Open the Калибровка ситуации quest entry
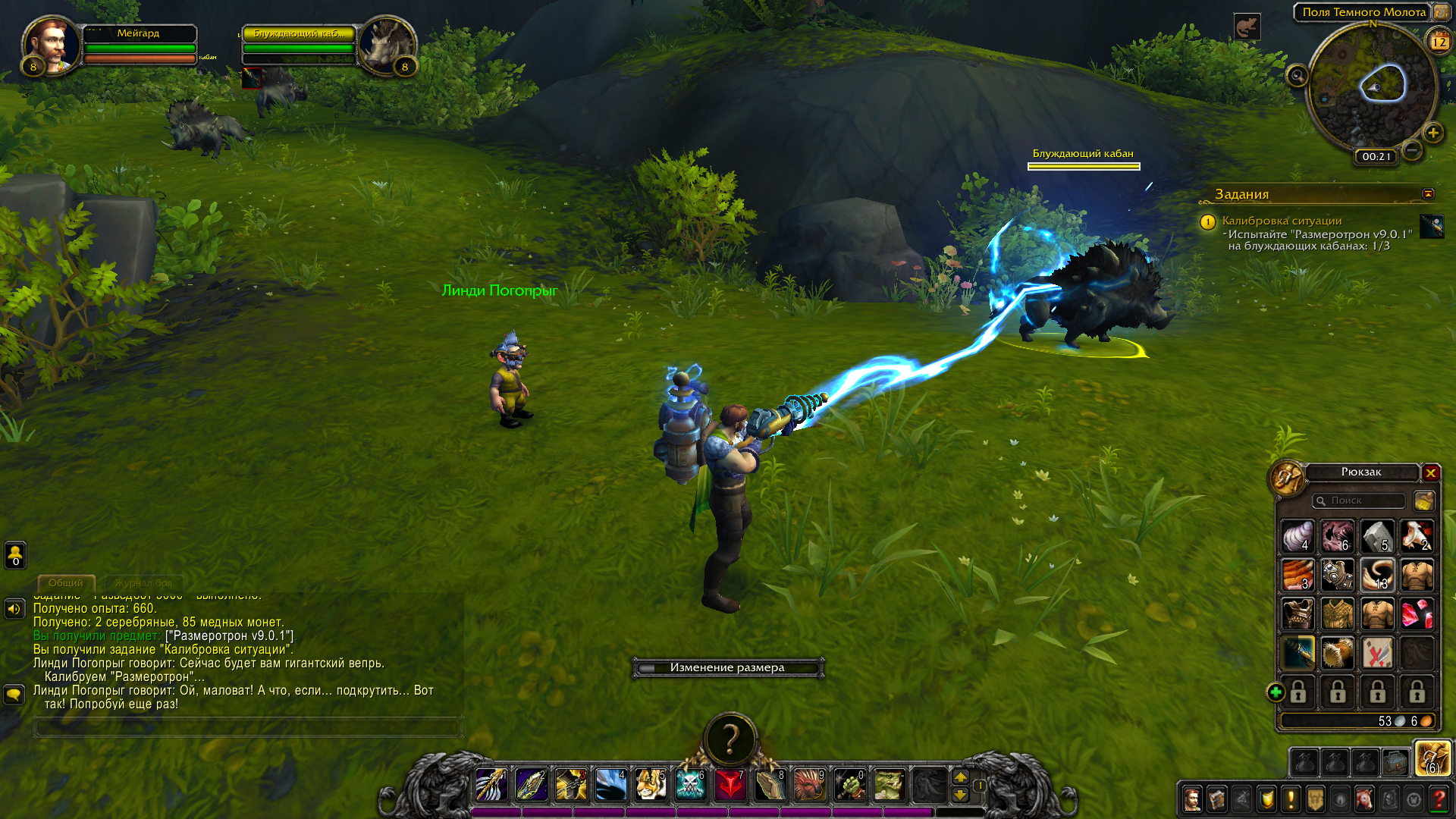This screenshot has width=1456, height=819. tap(1282, 221)
